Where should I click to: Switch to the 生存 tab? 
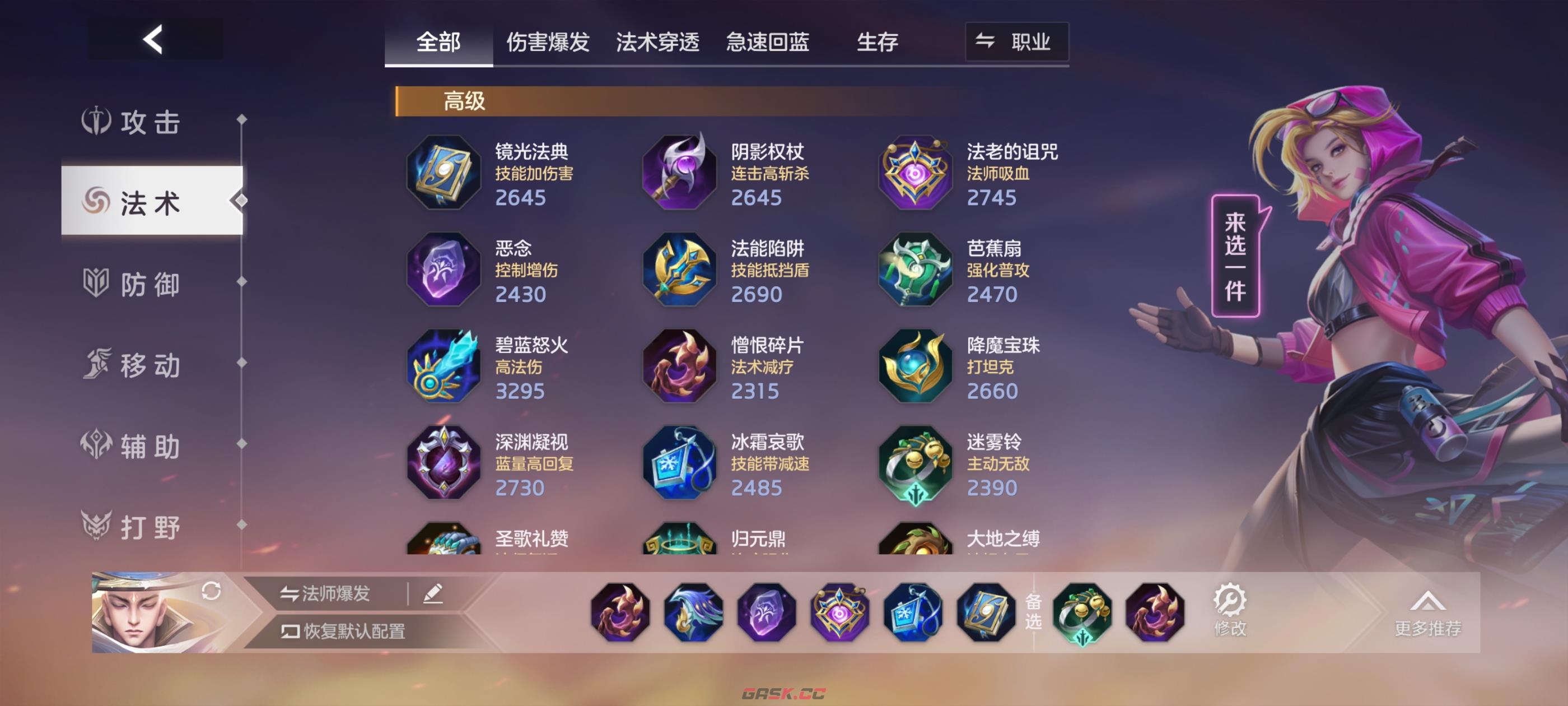(x=878, y=41)
